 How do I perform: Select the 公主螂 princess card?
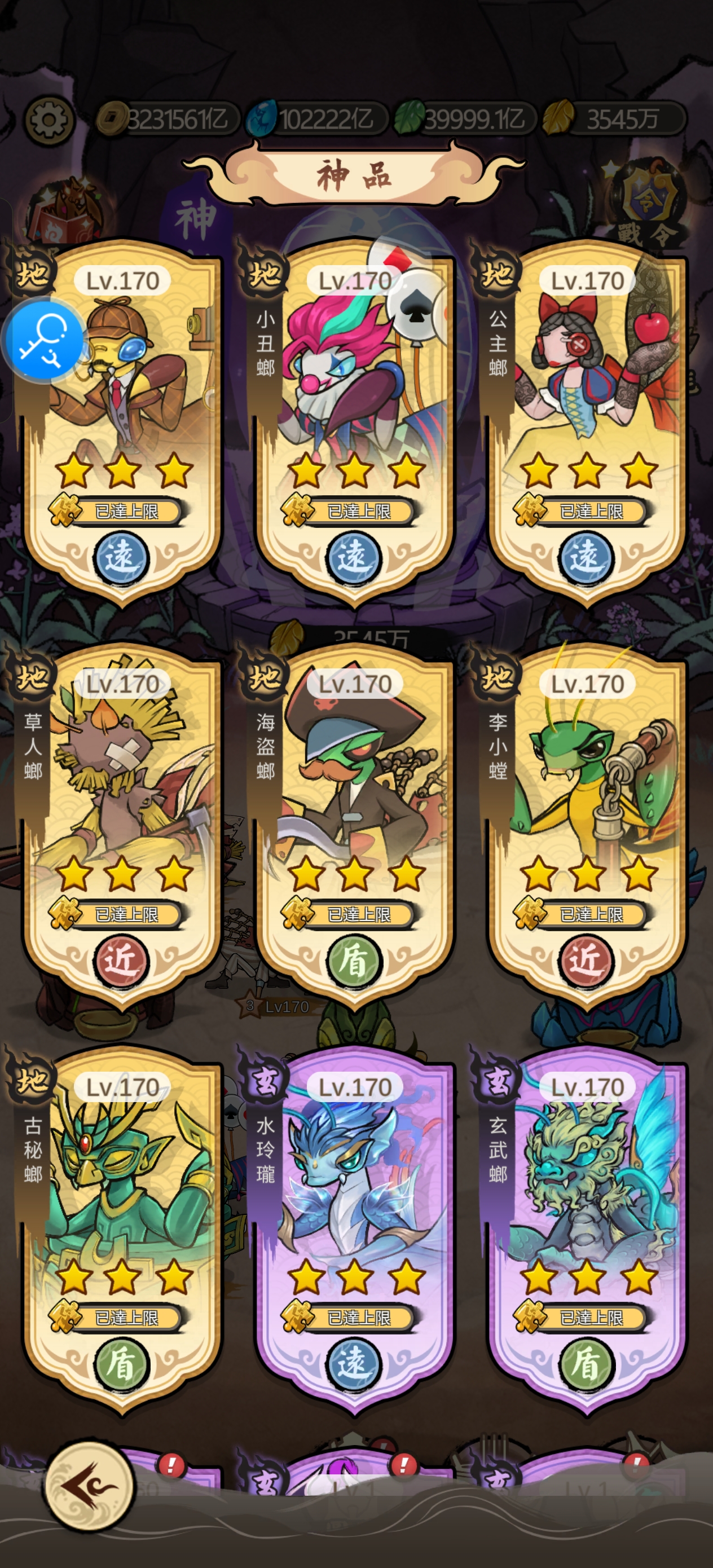click(588, 402)
